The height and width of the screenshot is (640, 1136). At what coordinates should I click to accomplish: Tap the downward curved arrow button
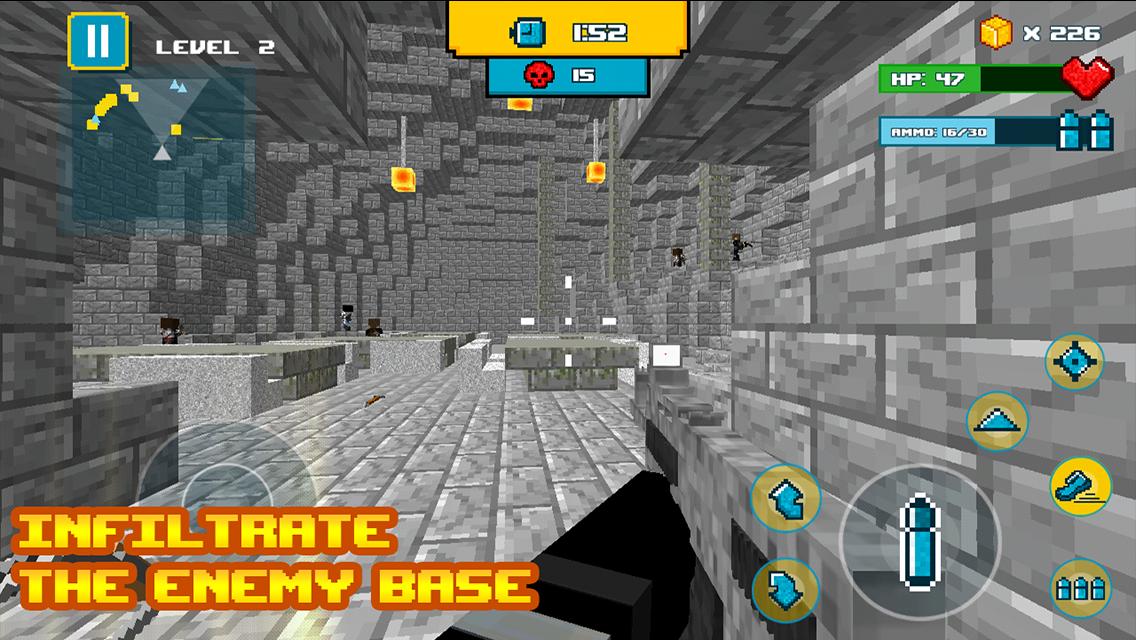tap(785, 590)
